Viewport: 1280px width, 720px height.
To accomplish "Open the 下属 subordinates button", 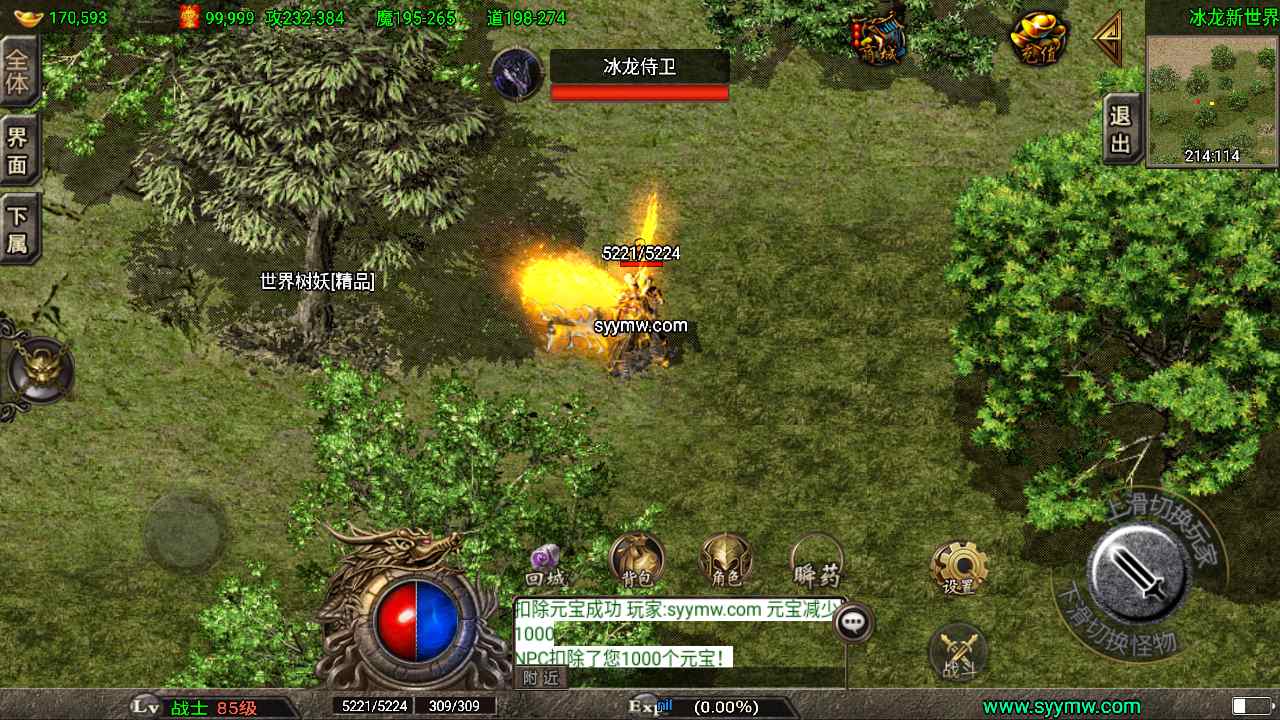I will pos(18,228).
